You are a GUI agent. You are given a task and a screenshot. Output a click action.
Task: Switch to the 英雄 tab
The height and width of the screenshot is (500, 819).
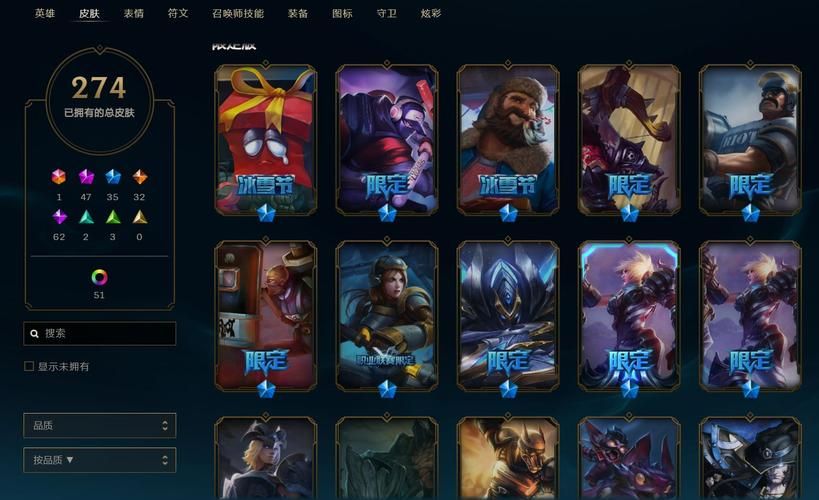[45, 14]
